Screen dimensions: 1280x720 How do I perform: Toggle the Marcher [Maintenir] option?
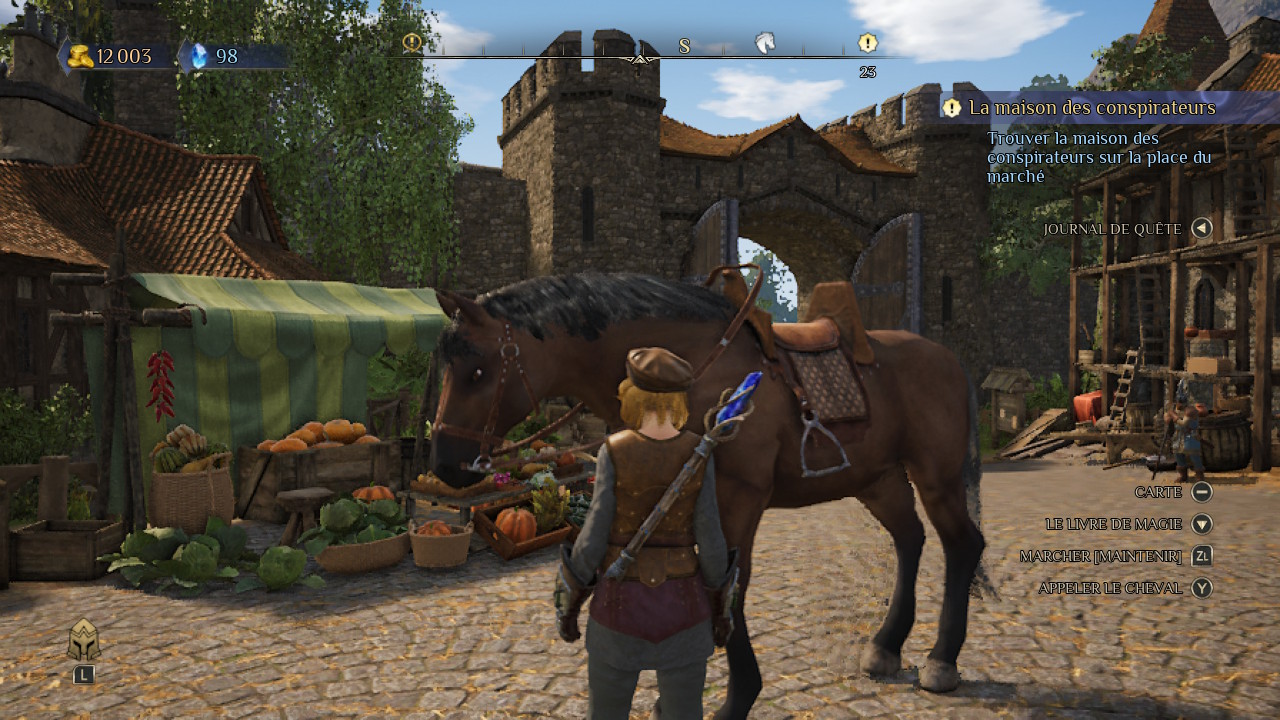pyautogui.click(x=1100, y=556)
